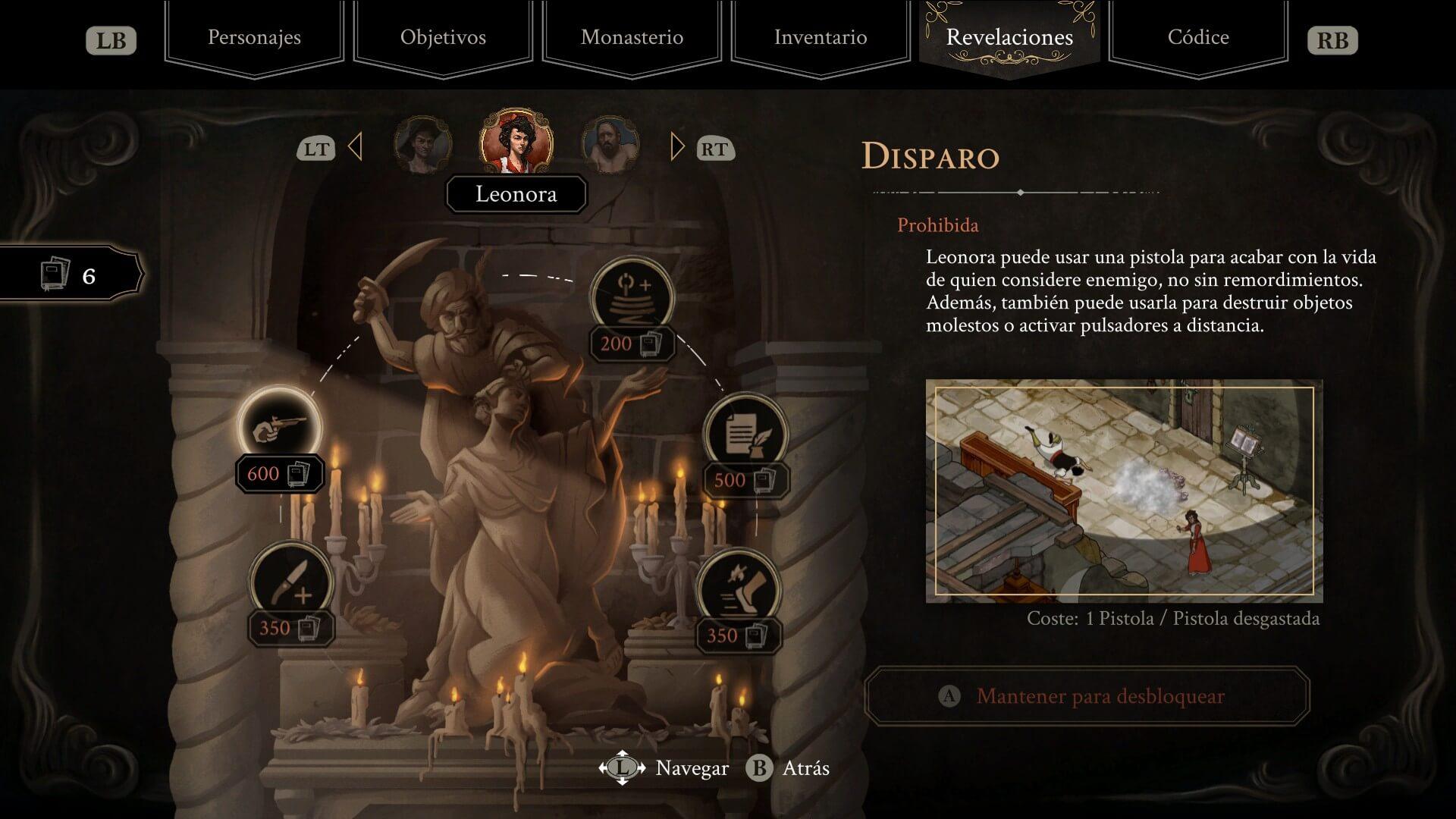This screenshot has height=819, width=1456.
Task: View the Disparo preview image
Action: tap(1124, 491)
